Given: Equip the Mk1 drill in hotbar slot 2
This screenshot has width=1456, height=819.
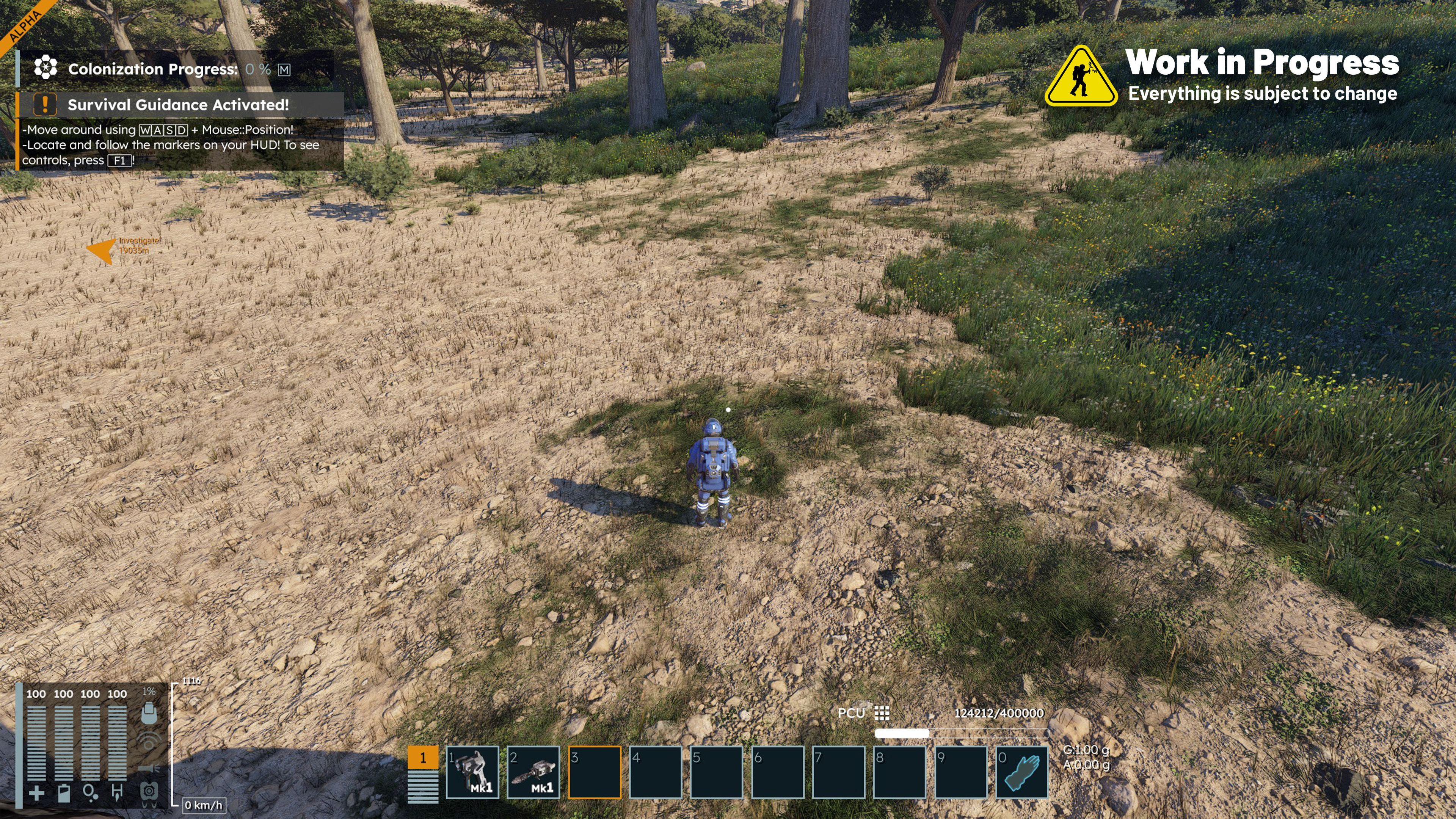Looking at the screenshot, I should click(x=533, y=772).
